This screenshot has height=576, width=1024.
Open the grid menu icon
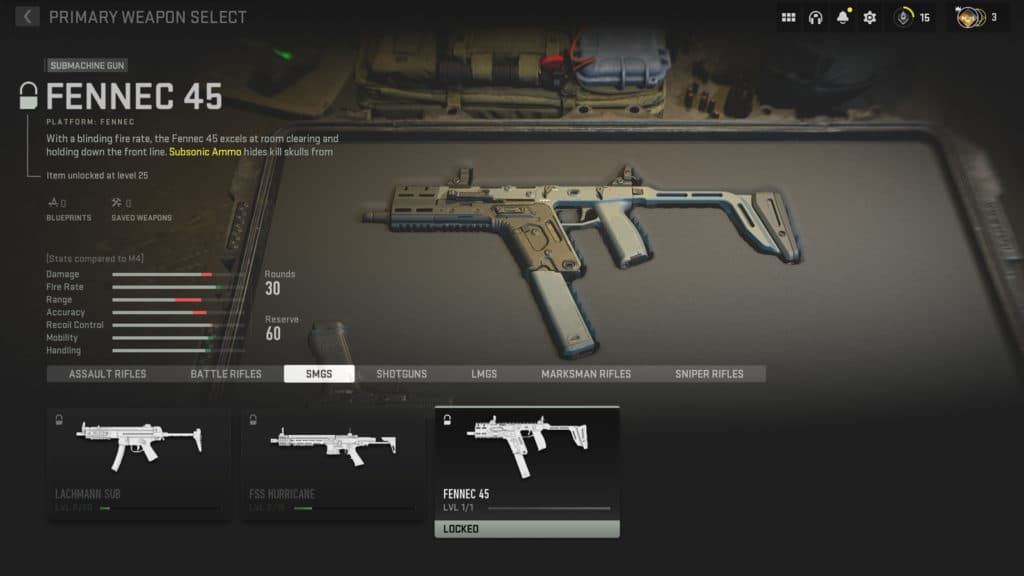point(788,18)
